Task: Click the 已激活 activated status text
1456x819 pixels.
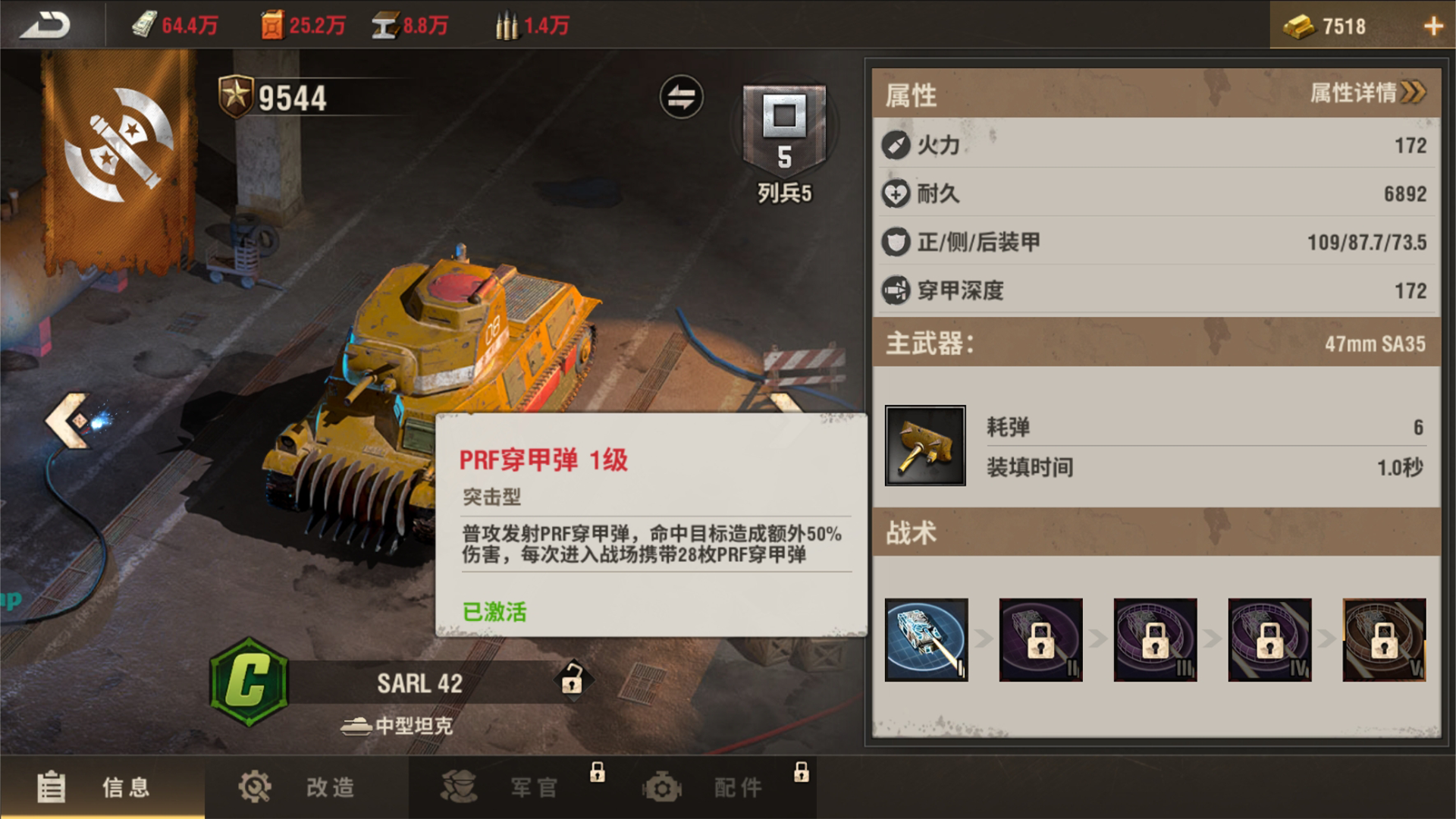Action: 494,613
